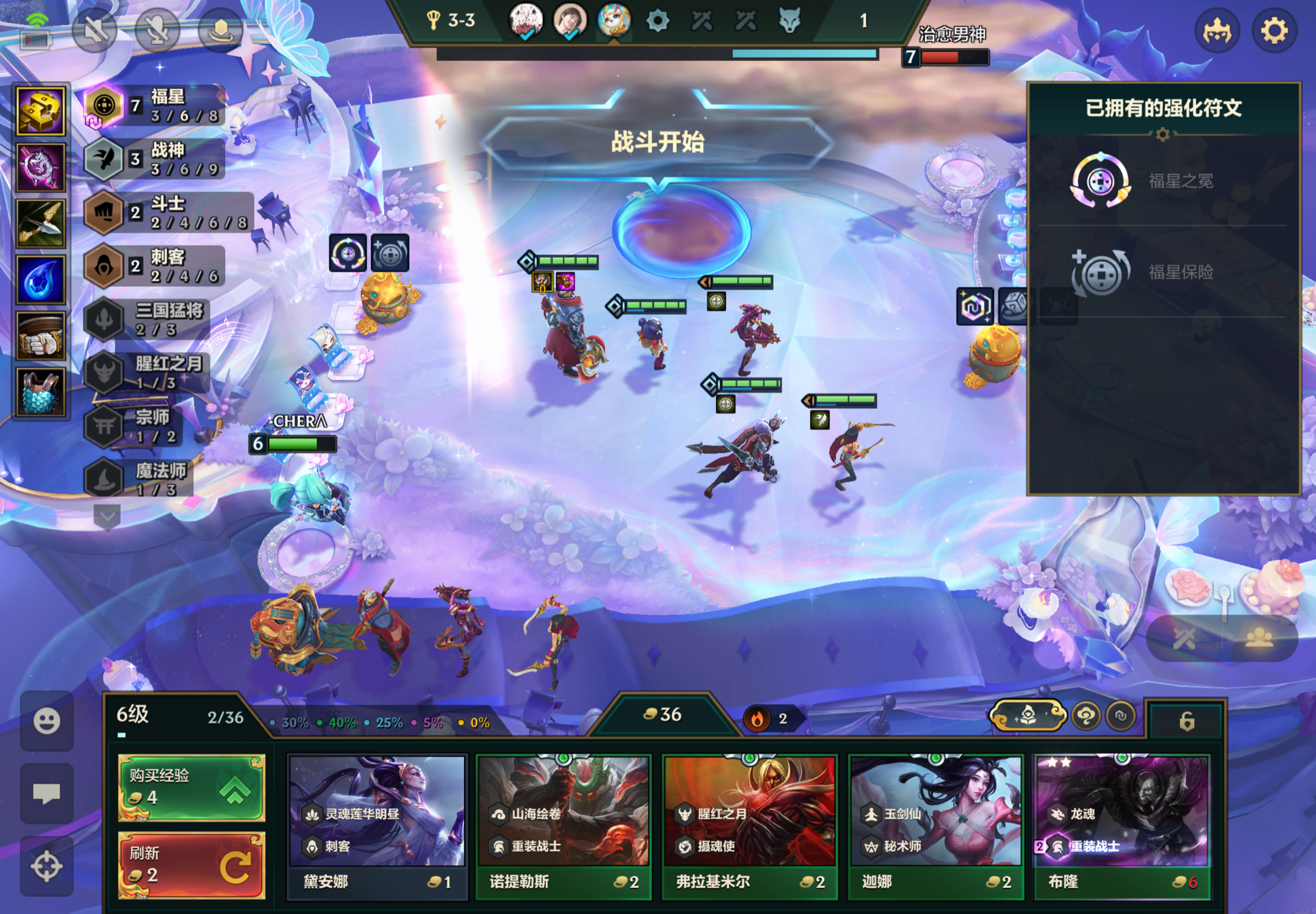Open the gear settings menu
The height and width of the screenshot is (914, 1316).
tap(1274, 30)
